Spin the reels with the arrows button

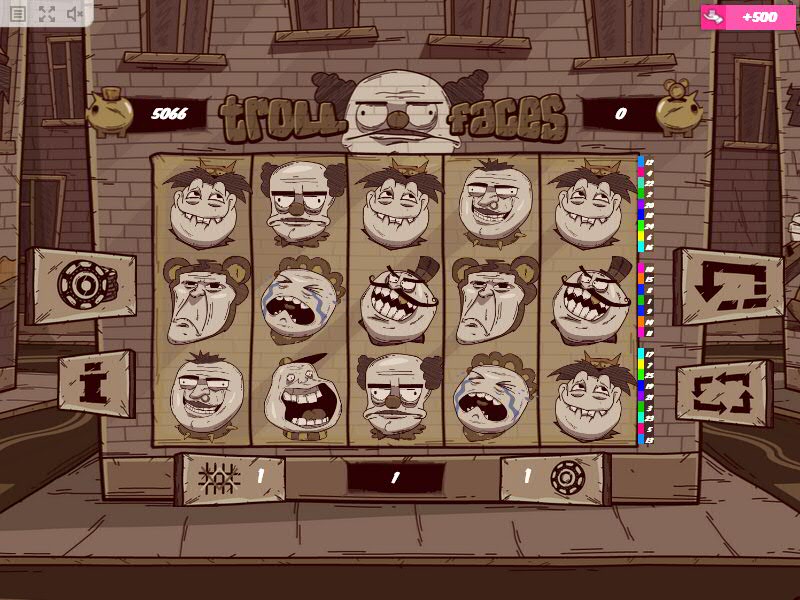click(x=730, y=285)
